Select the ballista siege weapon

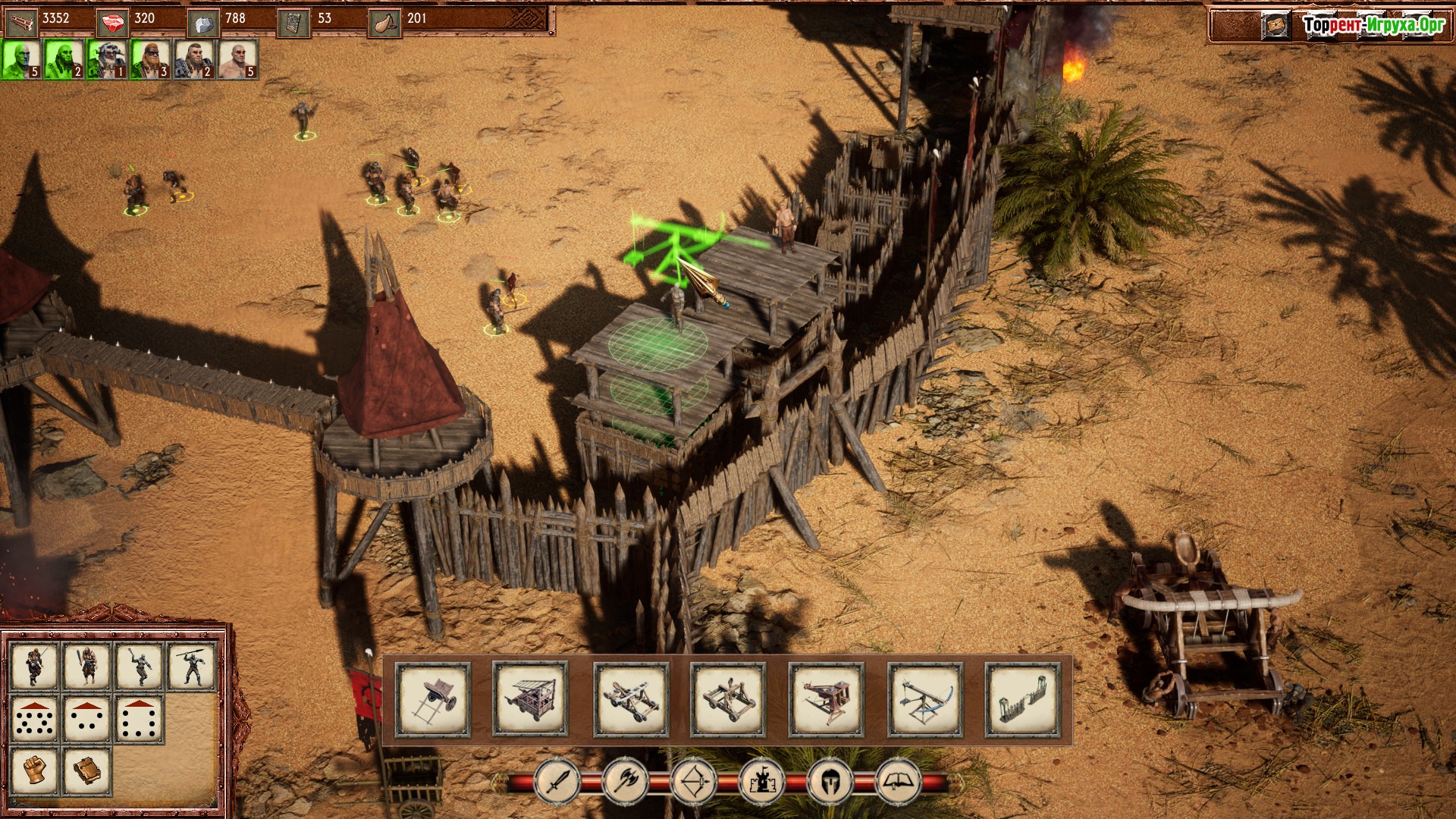(925, 699)
